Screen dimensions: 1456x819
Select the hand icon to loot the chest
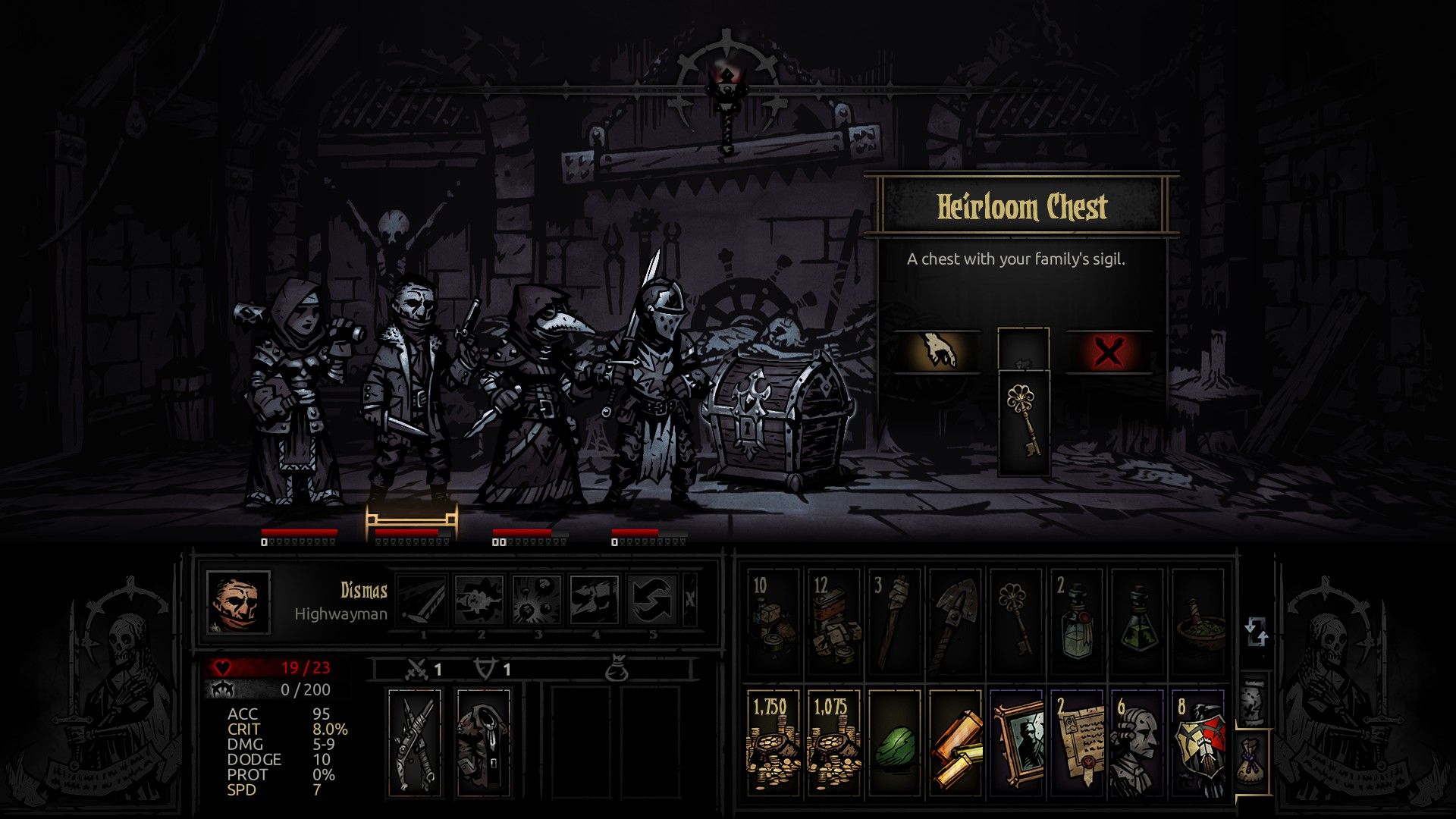coord(938,350)
